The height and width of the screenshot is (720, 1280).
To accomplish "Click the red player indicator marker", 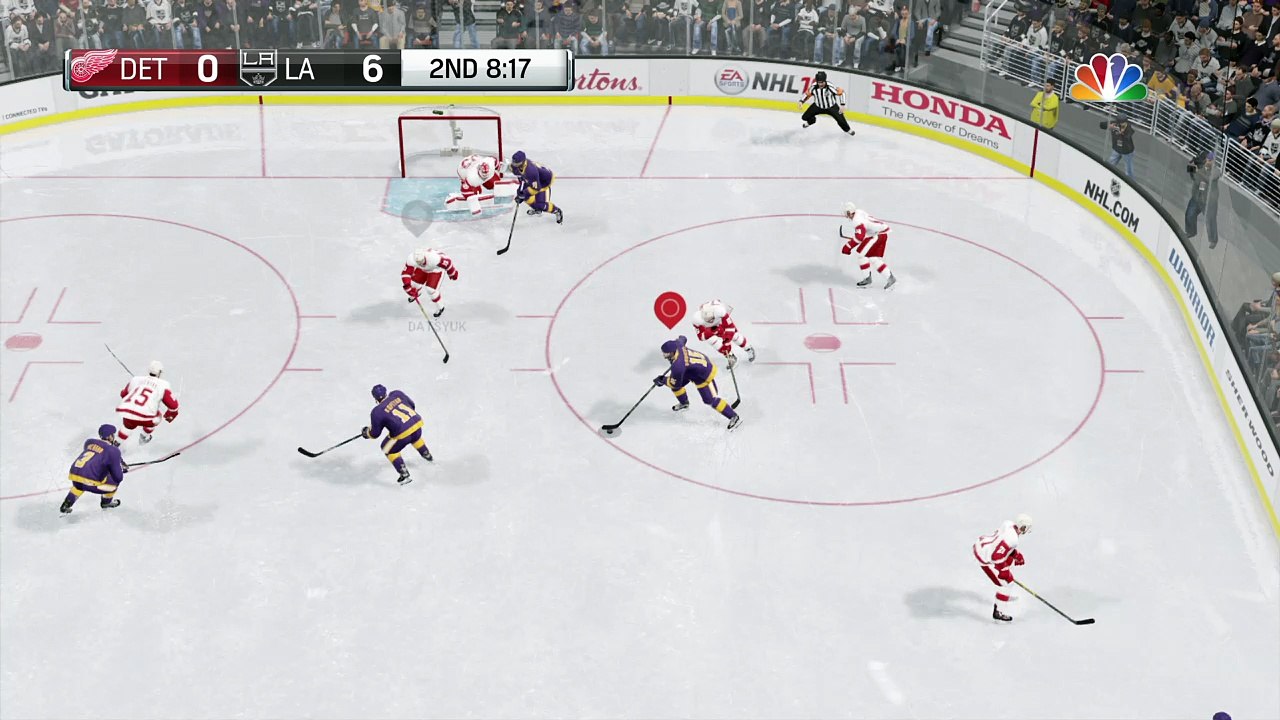I will click(x=670, y=308).
